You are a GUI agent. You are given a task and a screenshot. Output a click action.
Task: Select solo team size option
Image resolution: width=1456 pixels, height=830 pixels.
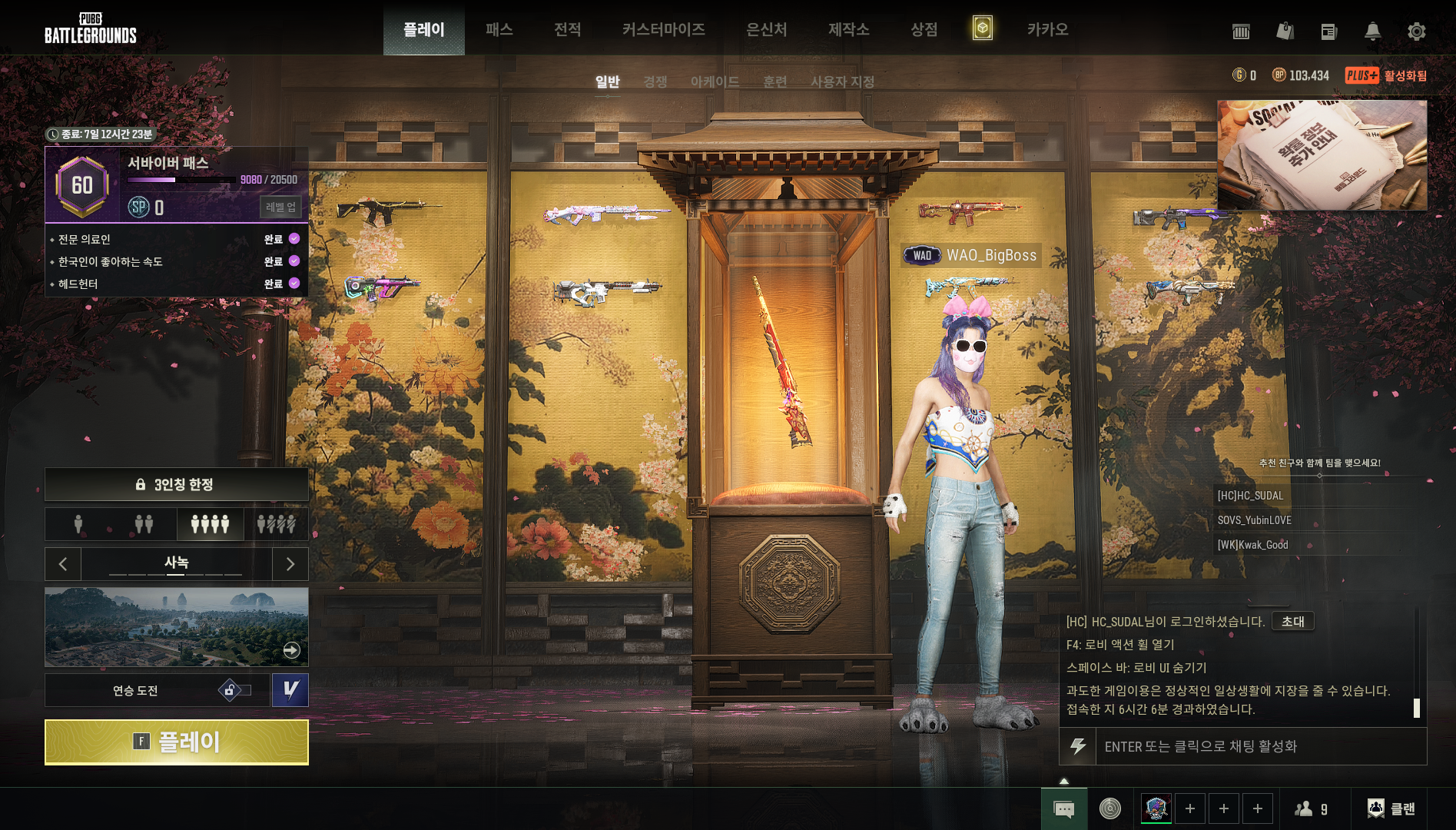(x=78, y=524)
